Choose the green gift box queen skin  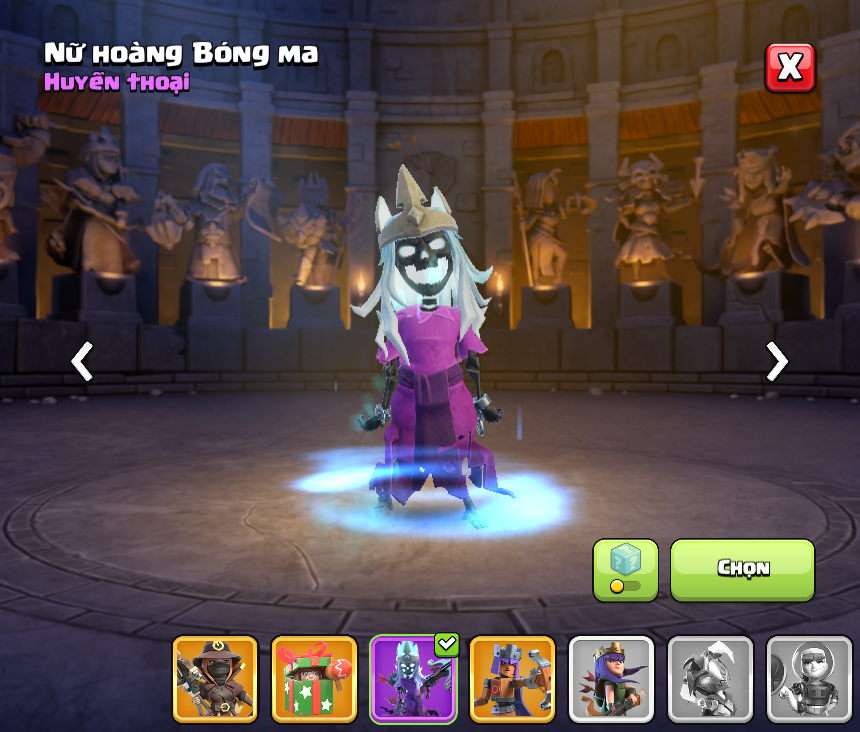click(x=314, y=678)
